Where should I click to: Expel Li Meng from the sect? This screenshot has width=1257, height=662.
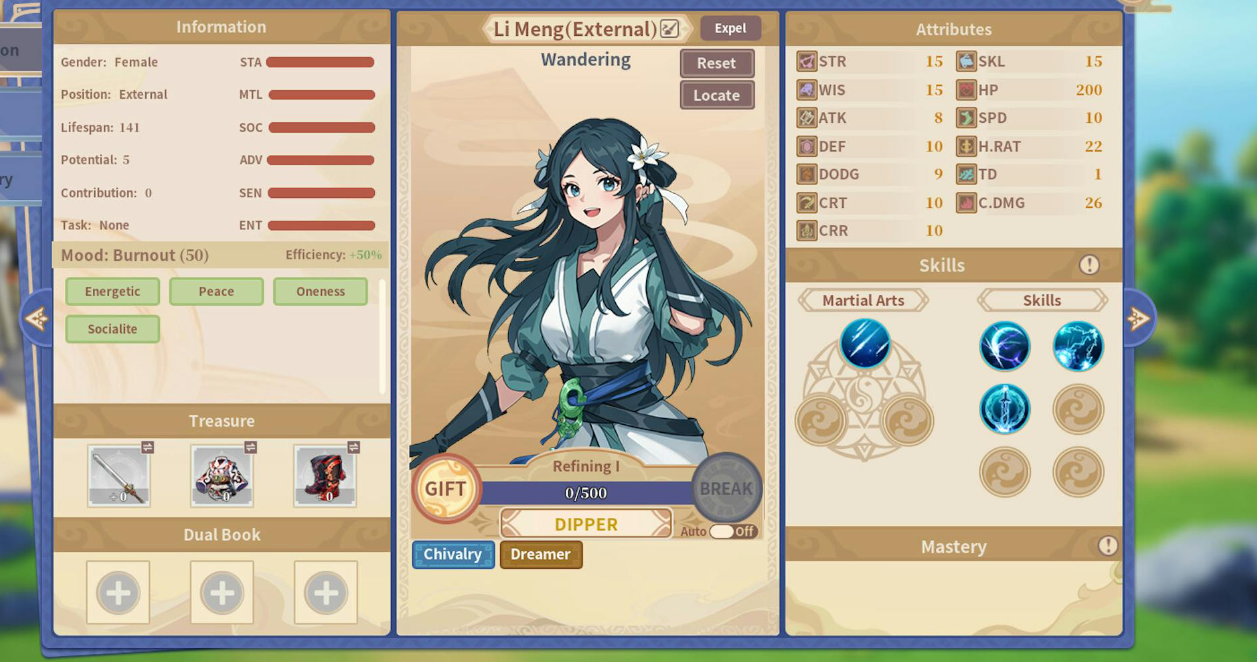[730, 28]
